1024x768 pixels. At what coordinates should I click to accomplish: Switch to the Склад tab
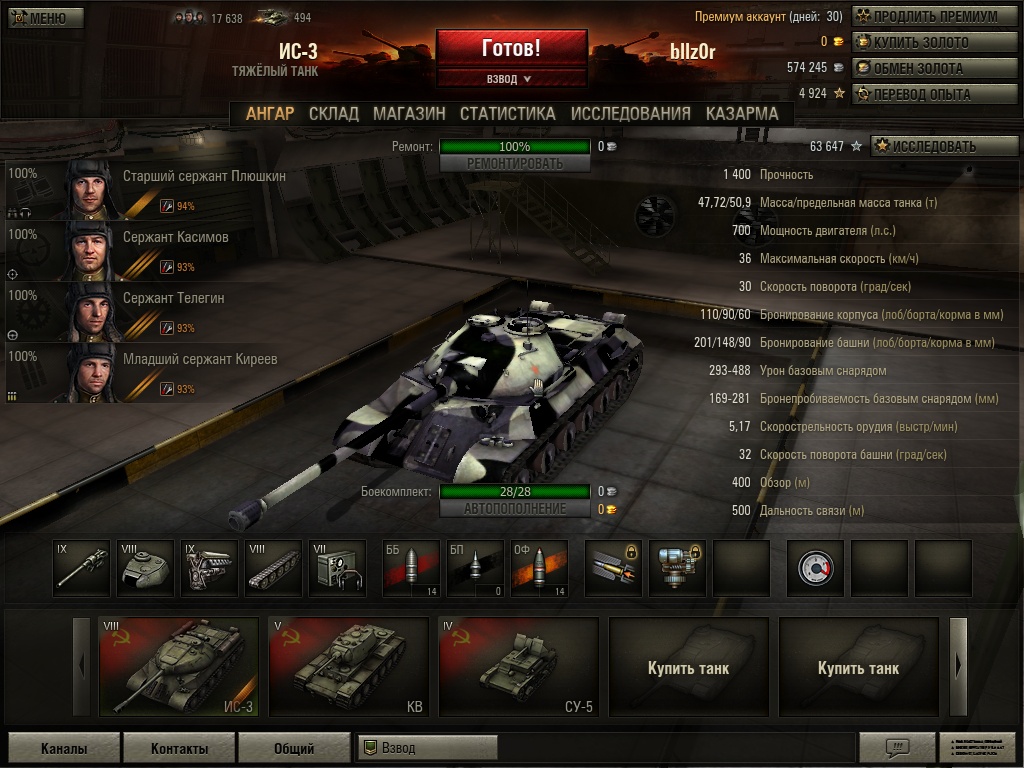(x=333, y=114)
